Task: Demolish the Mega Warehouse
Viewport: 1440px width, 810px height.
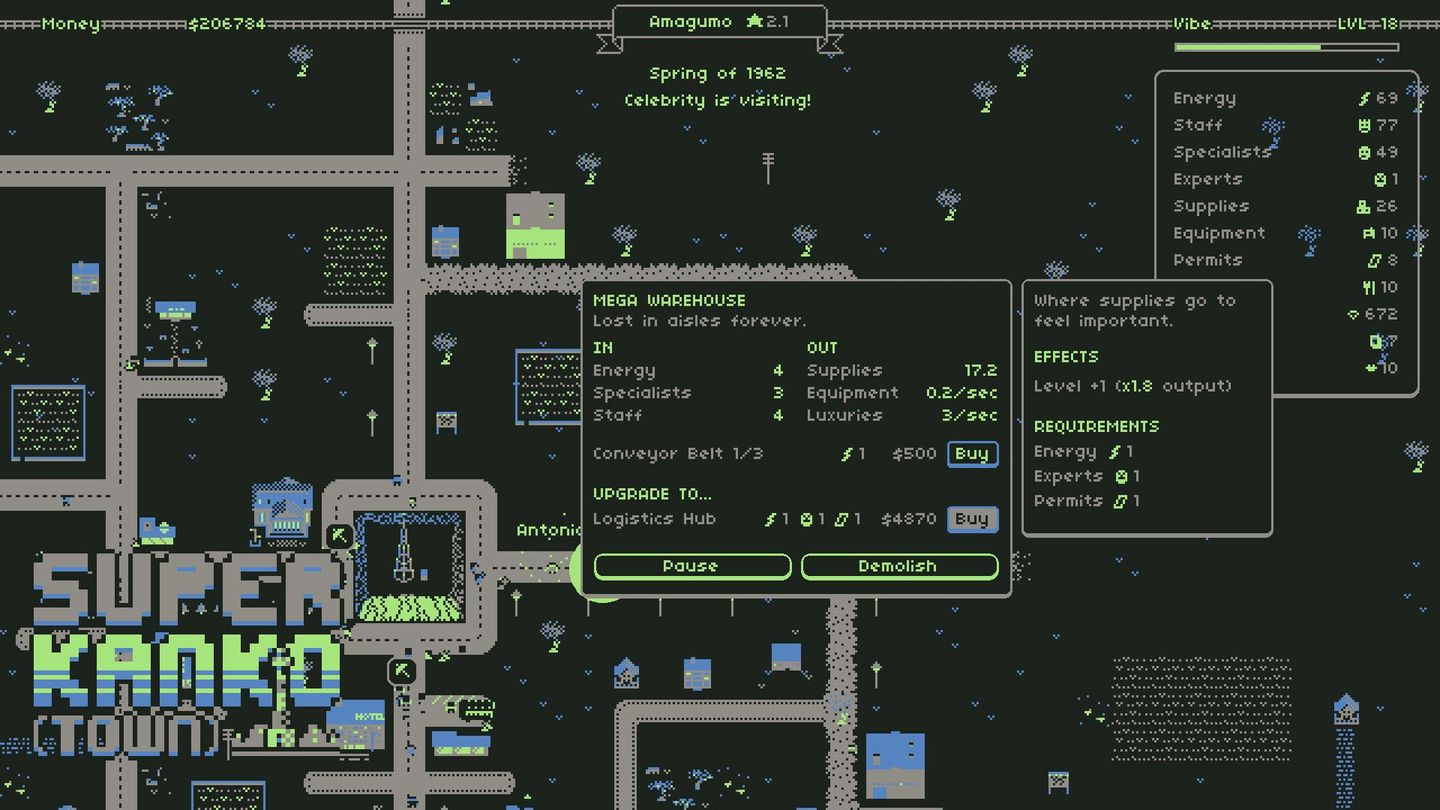Action: 898,566
